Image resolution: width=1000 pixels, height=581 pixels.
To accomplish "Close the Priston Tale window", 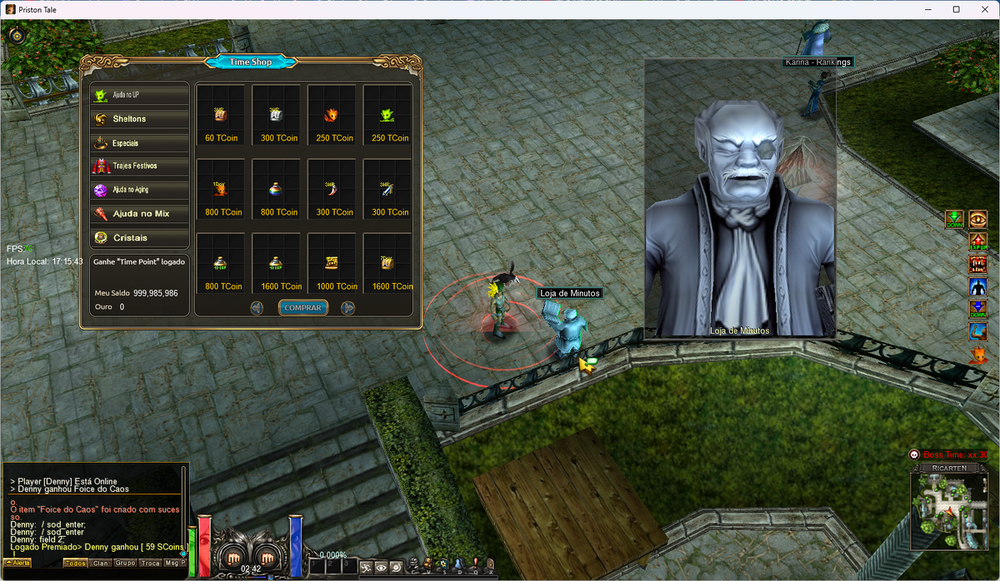I will [x=982, y=9].
